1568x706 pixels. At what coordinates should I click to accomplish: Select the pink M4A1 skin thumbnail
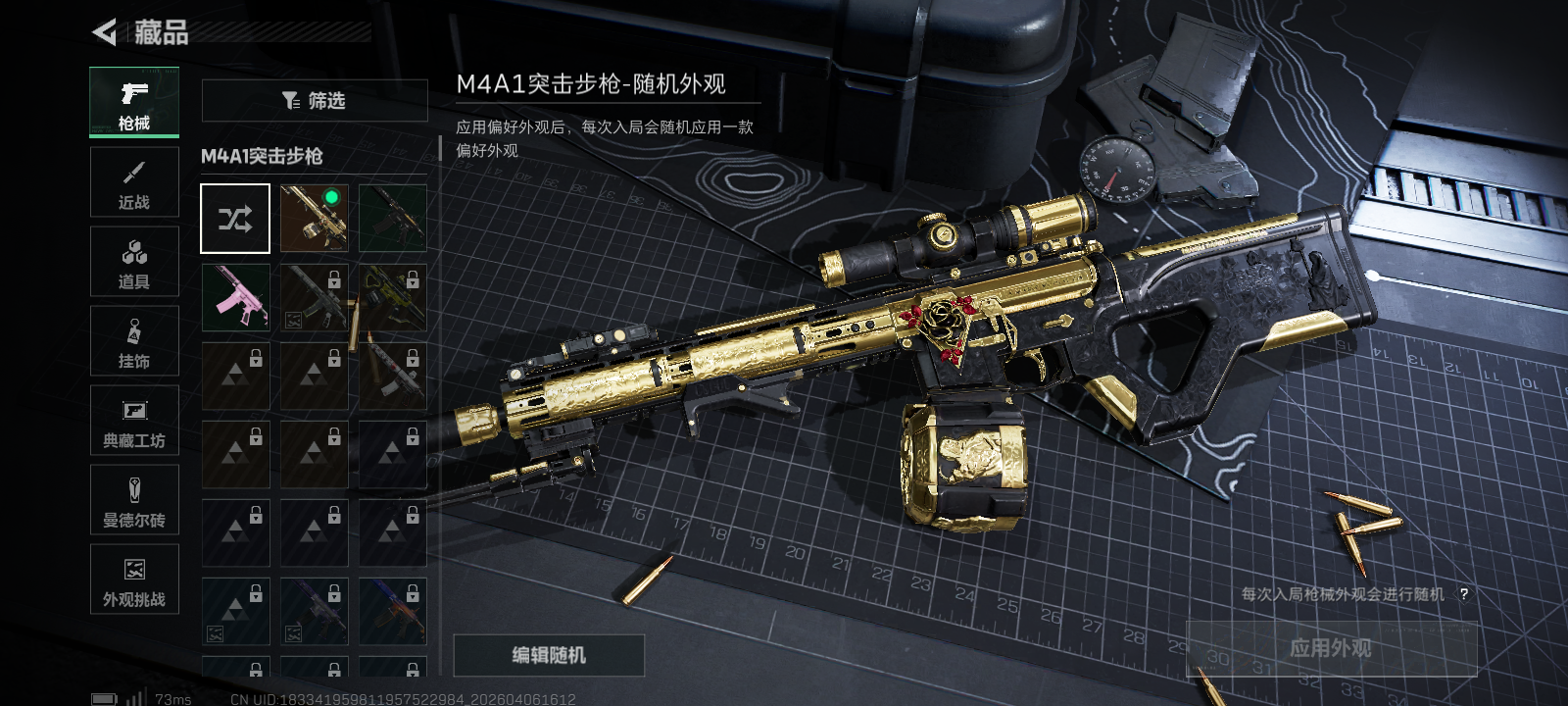[x=235, y=297]
